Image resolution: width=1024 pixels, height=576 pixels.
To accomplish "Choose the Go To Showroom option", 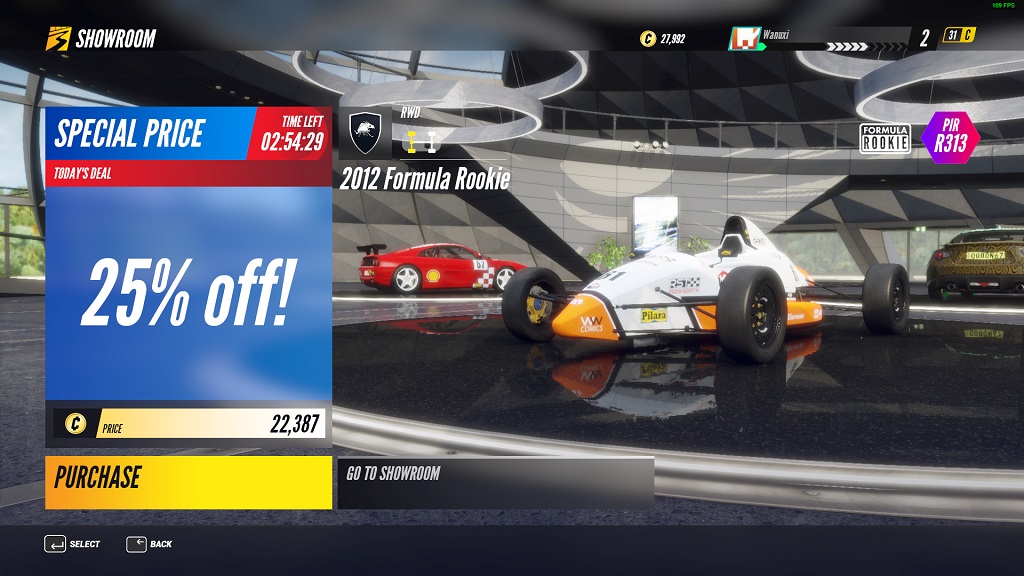I will (495, 482).
